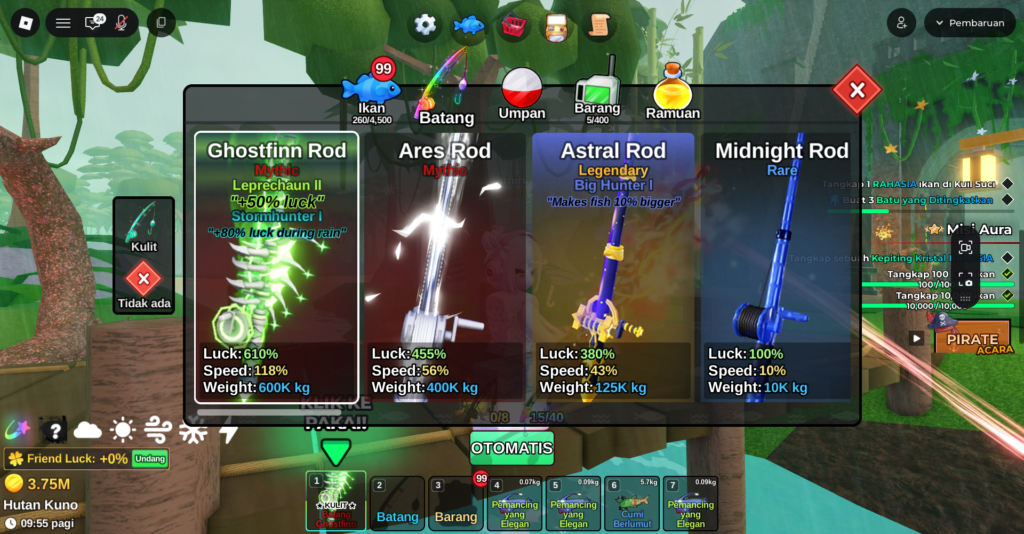
Task: Select the Tidak ada skin option
Action: click(143, 283)
